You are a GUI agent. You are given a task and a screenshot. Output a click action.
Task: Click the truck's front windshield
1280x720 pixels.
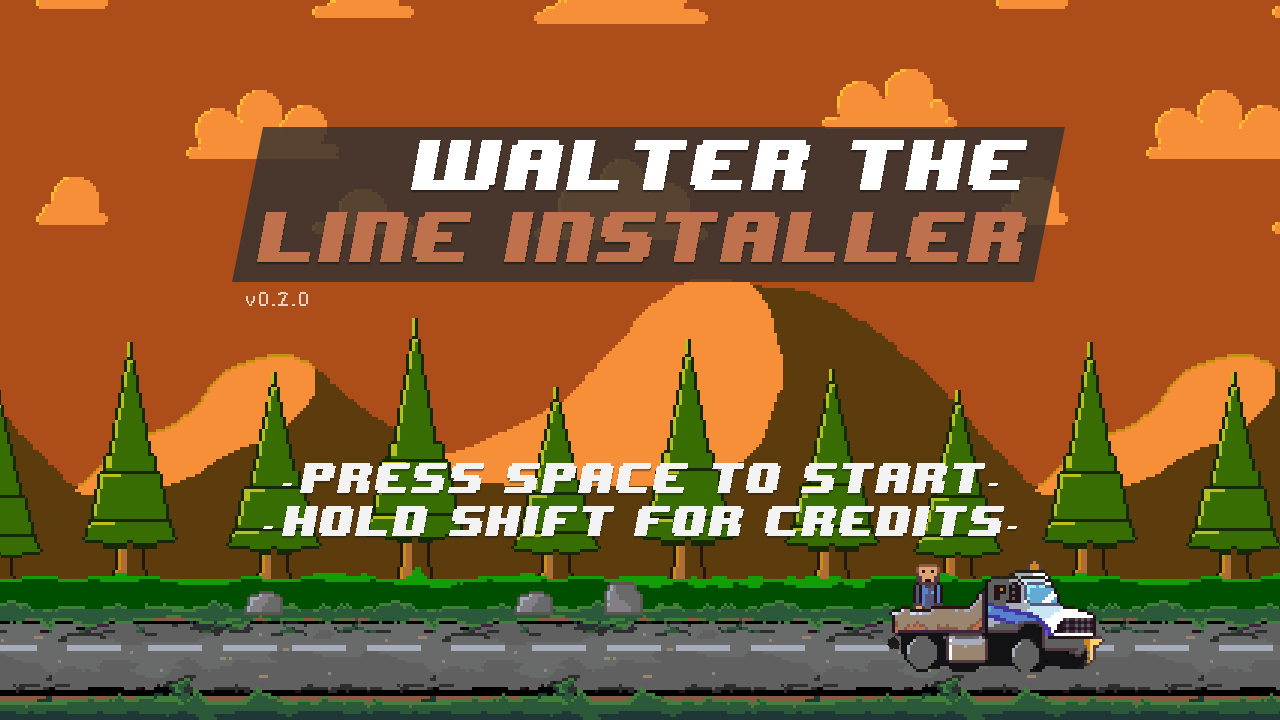(x=1041, y=592)
